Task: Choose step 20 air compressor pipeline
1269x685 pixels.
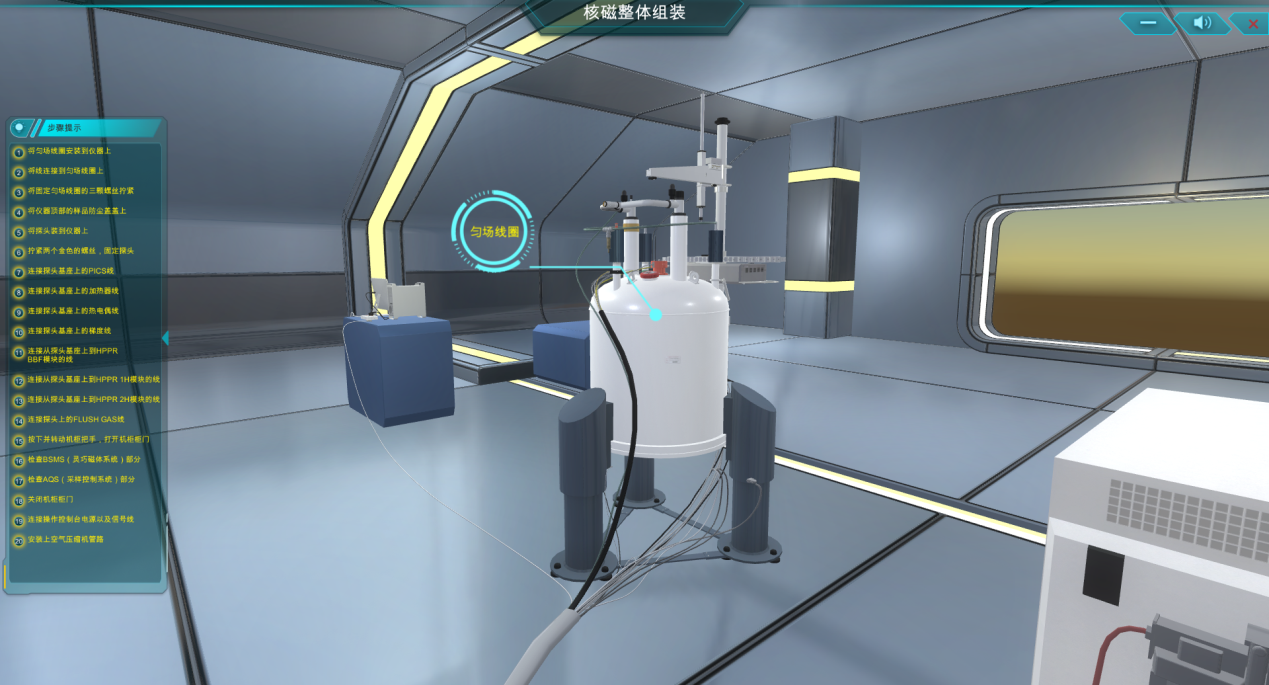Action: 65,540
